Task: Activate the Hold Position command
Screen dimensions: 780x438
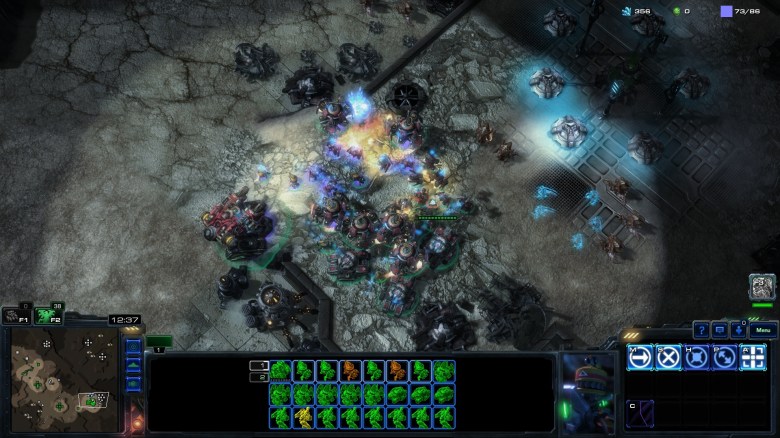Action: point(696,357)
